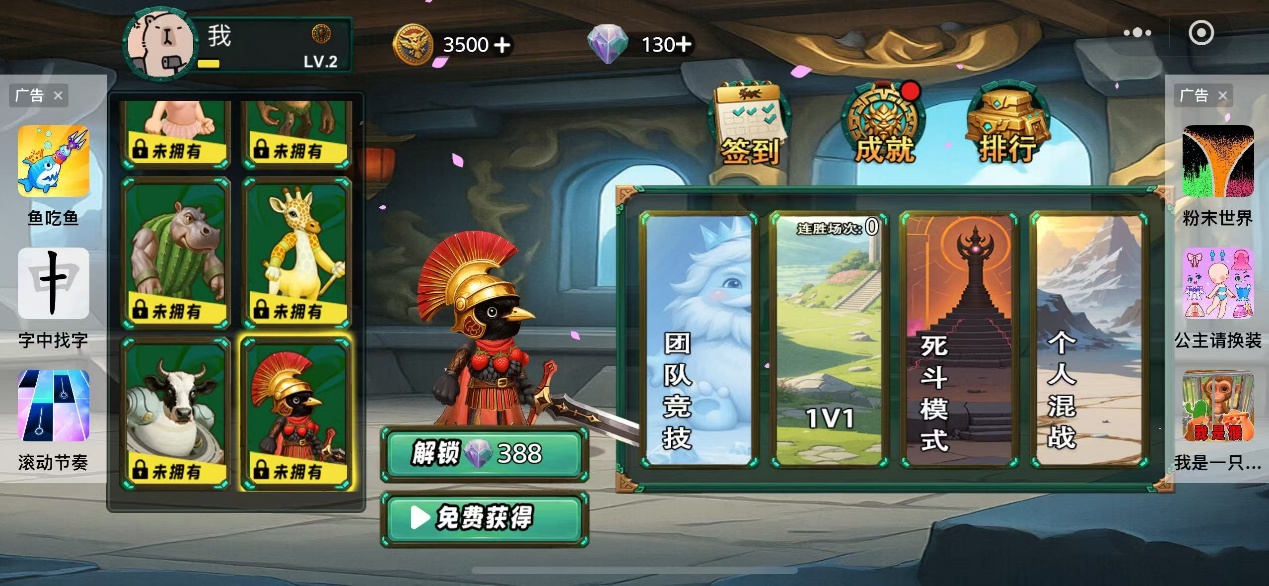Choose the 1V1 mode card
The width and height of the screenshot is (1269, 586).
pyautogui.click(x=828, y=340)
